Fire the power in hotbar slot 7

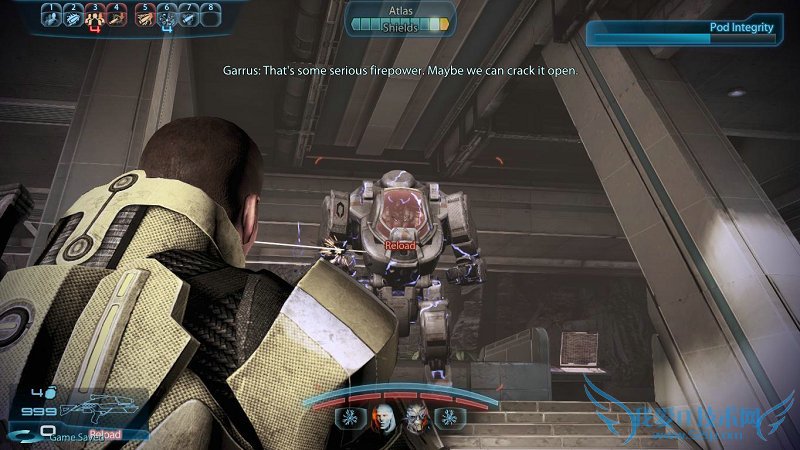(188, 17)
